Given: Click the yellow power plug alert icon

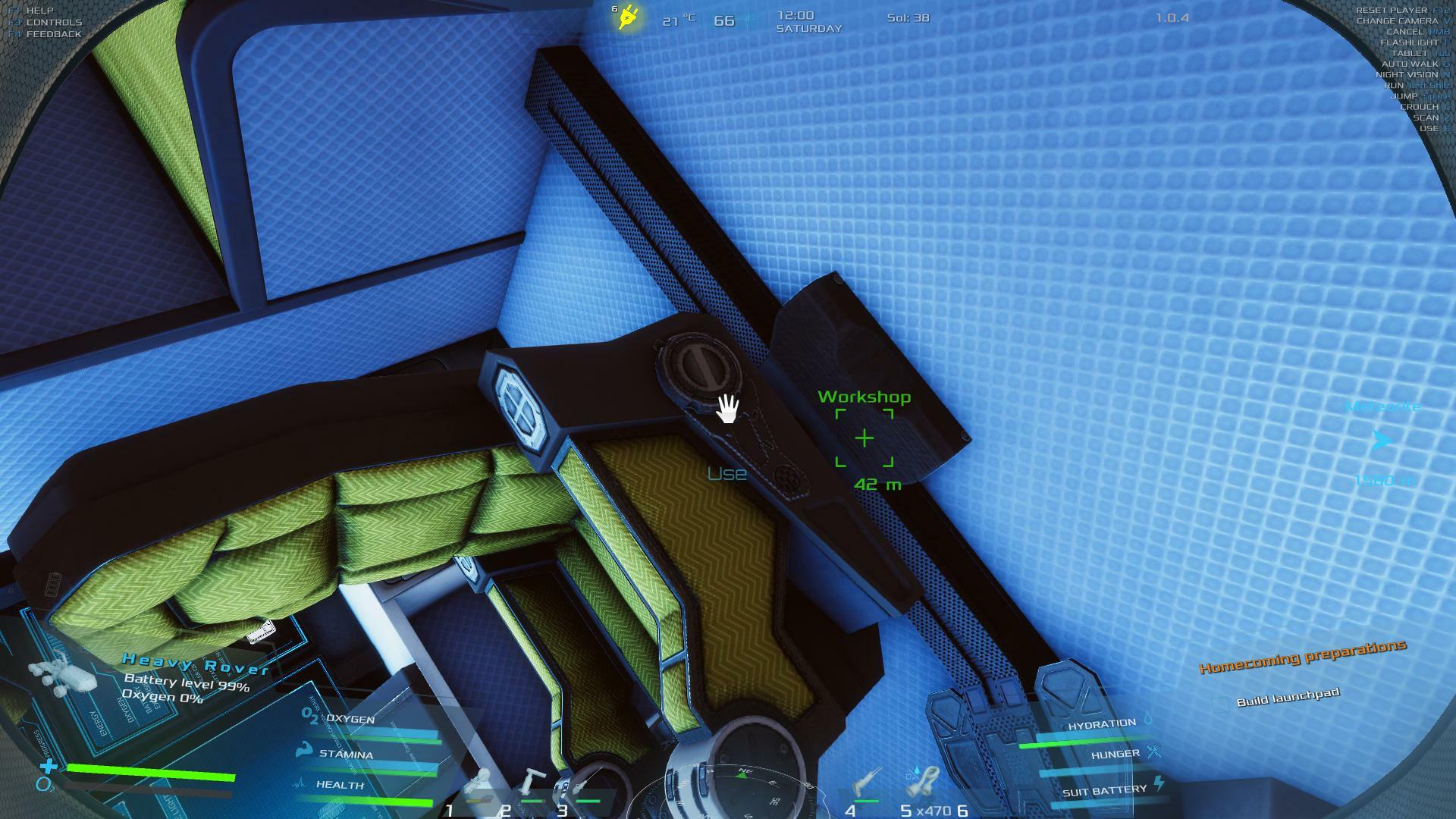Looking at the screenshot, I should pyautogui.click(x=628, y=17).
